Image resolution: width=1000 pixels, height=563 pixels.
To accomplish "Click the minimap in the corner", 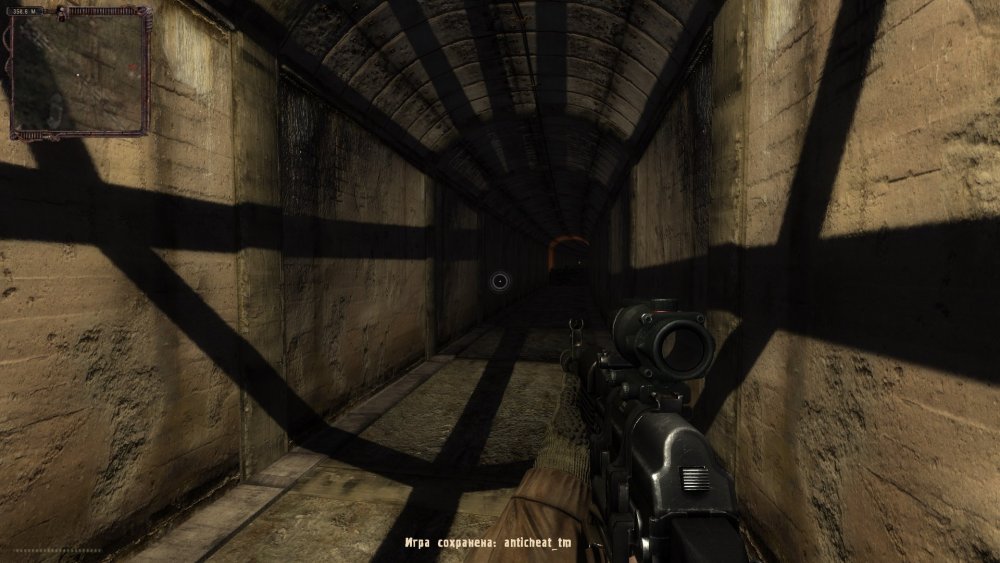I will 79,73.
